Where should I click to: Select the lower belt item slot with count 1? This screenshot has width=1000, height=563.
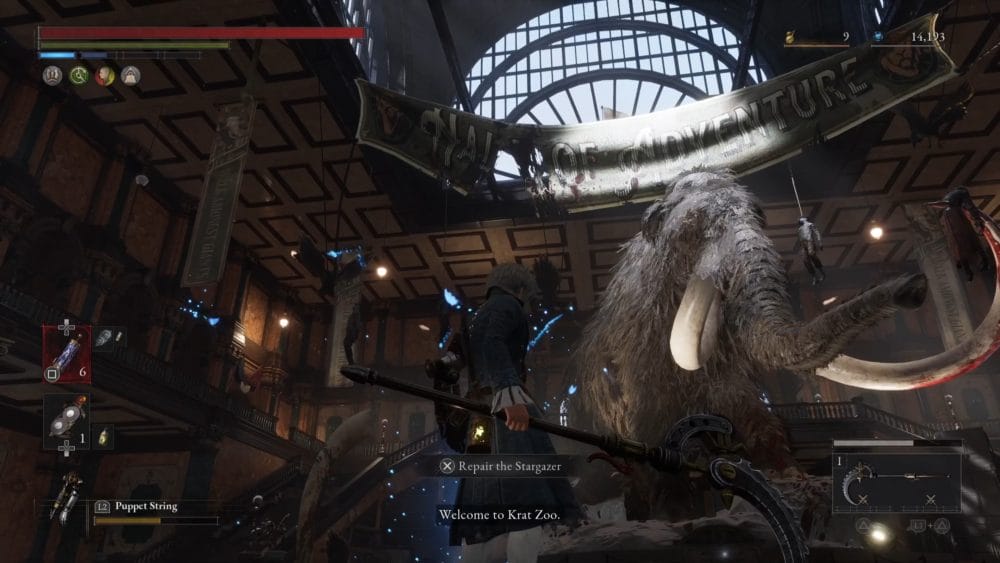coord(66,421)
